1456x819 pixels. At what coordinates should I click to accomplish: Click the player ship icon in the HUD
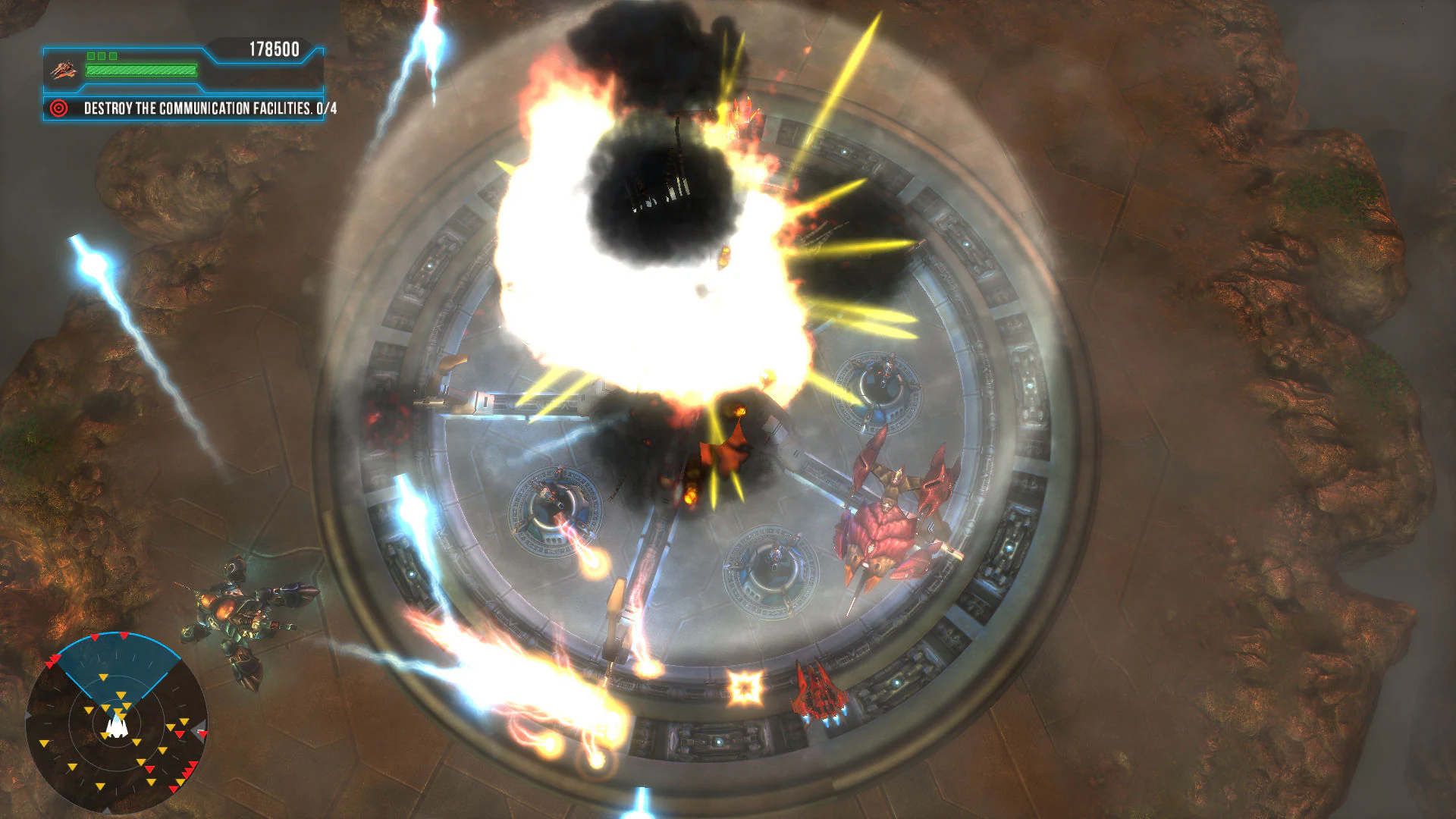coord(62,69)
